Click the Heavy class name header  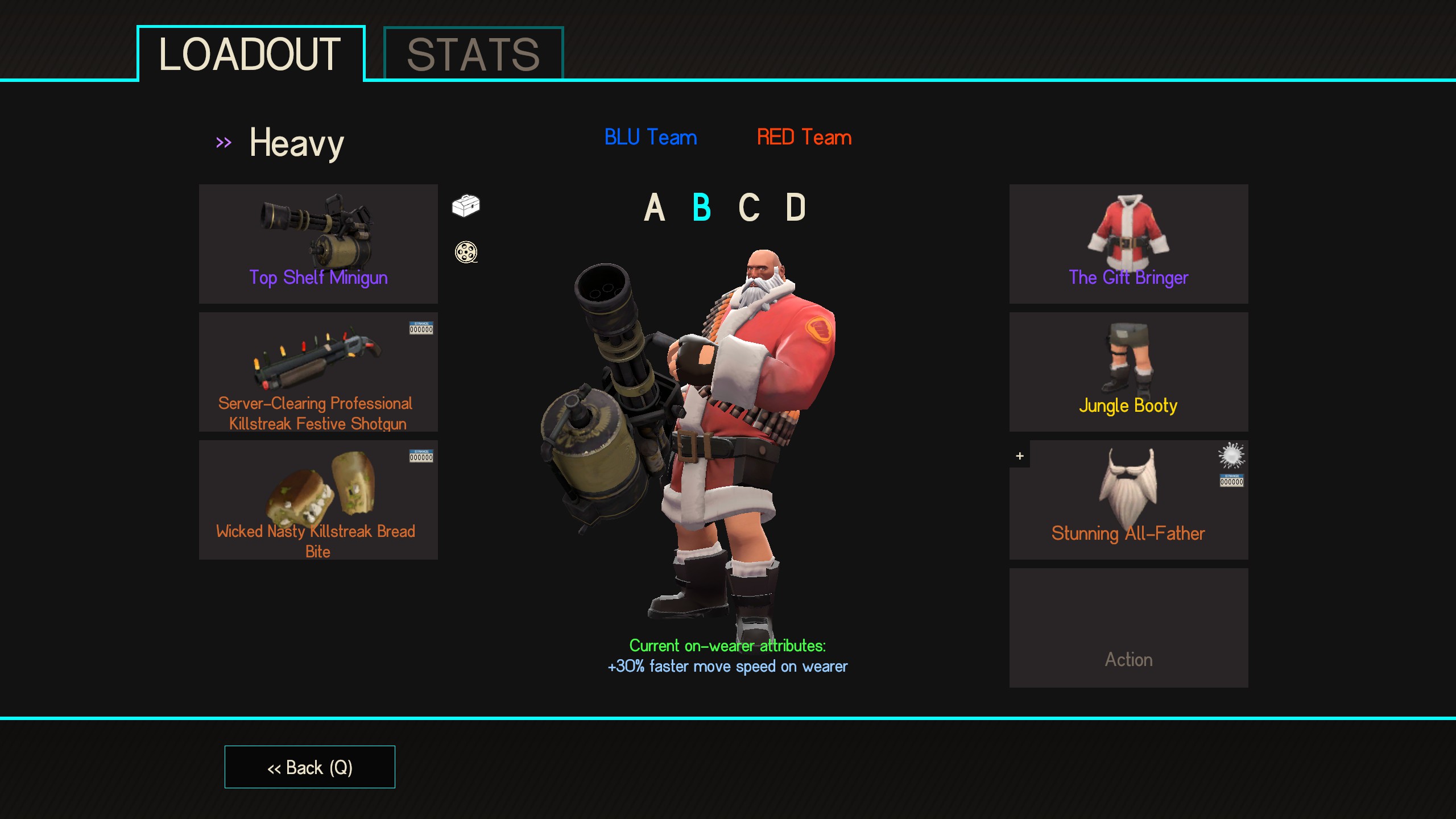[296, 143]
